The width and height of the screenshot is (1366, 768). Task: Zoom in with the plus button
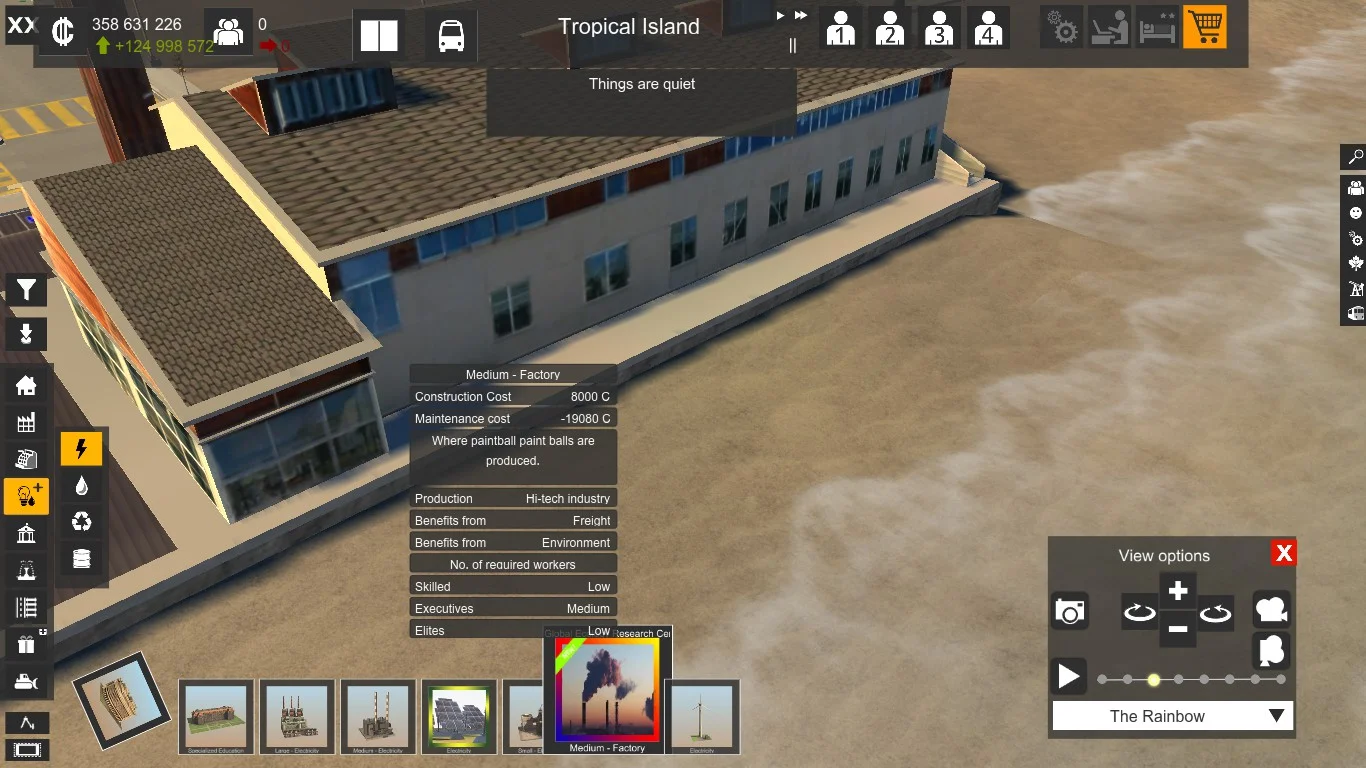[1178, 590]
